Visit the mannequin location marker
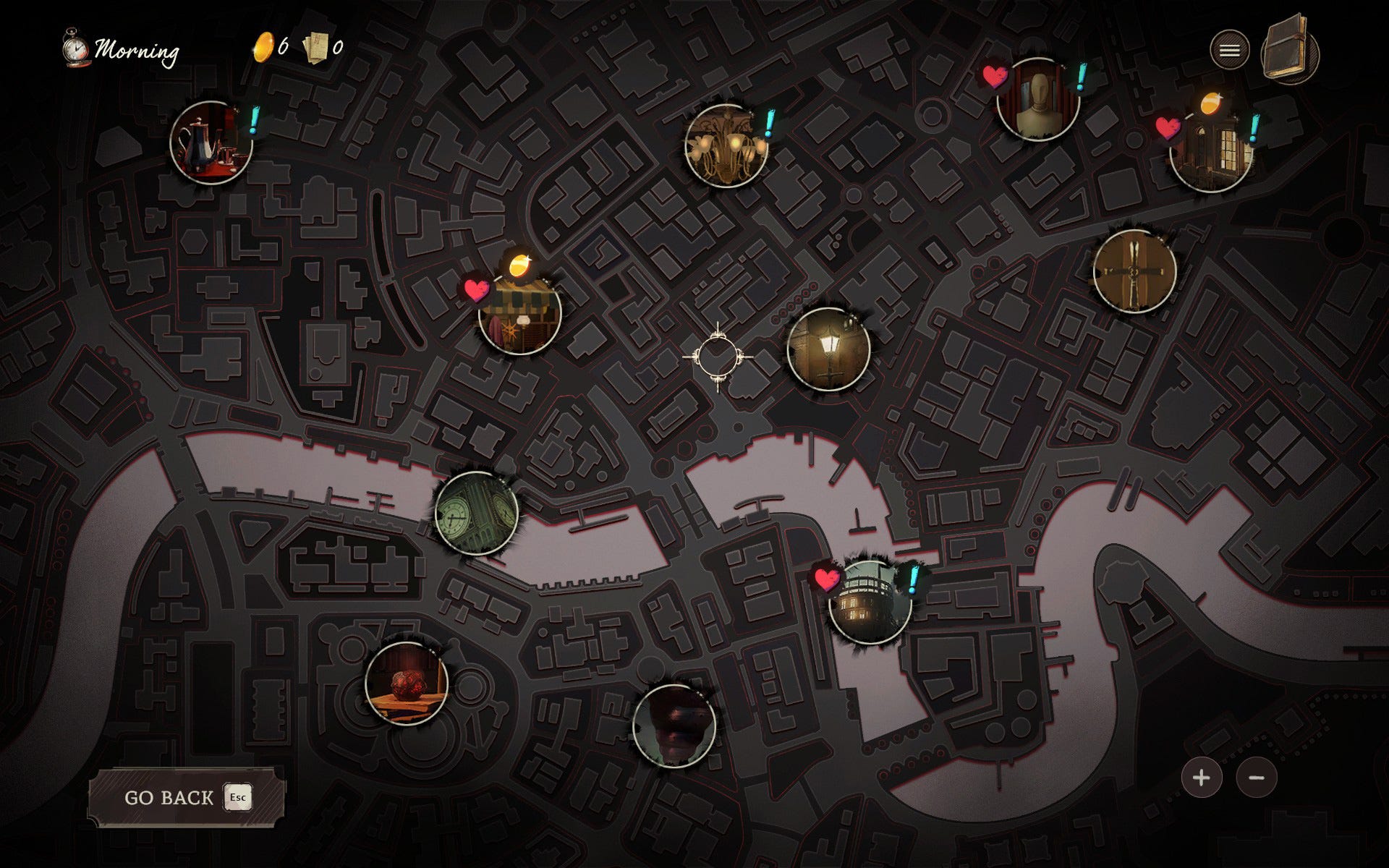 (x=1037, y=100)
